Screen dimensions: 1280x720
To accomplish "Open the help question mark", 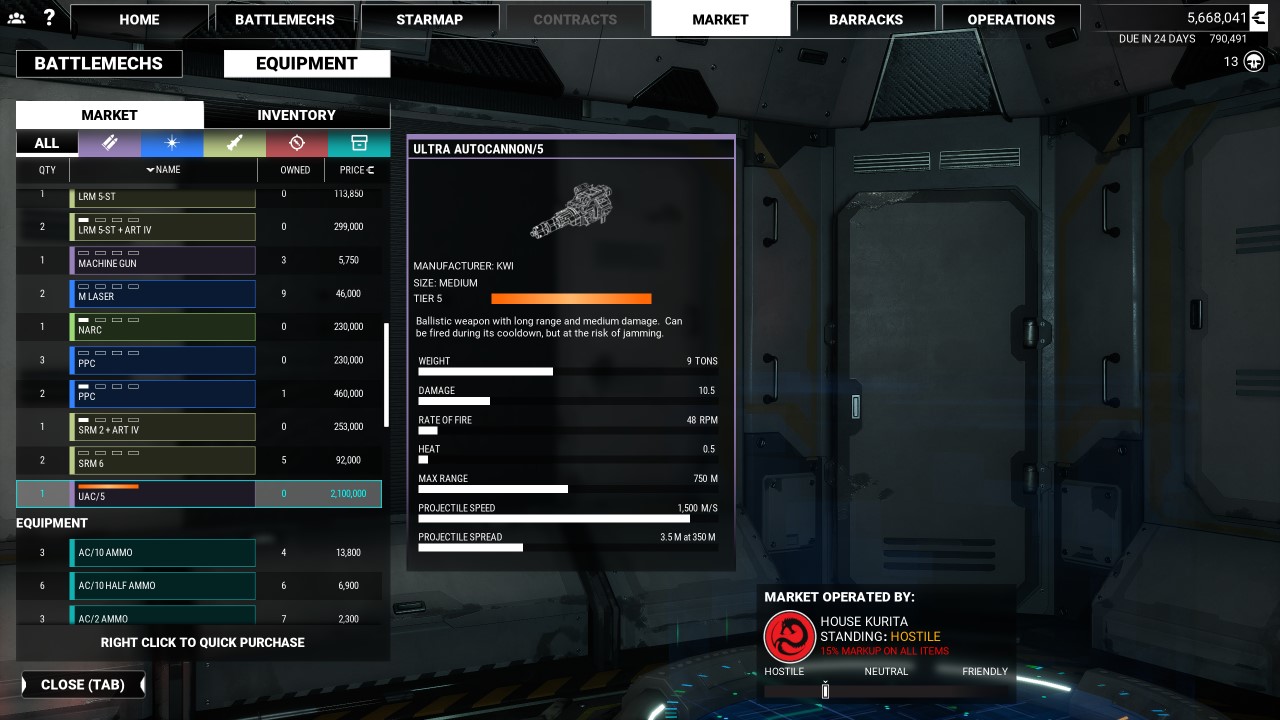I will click(x=49, y=17).
